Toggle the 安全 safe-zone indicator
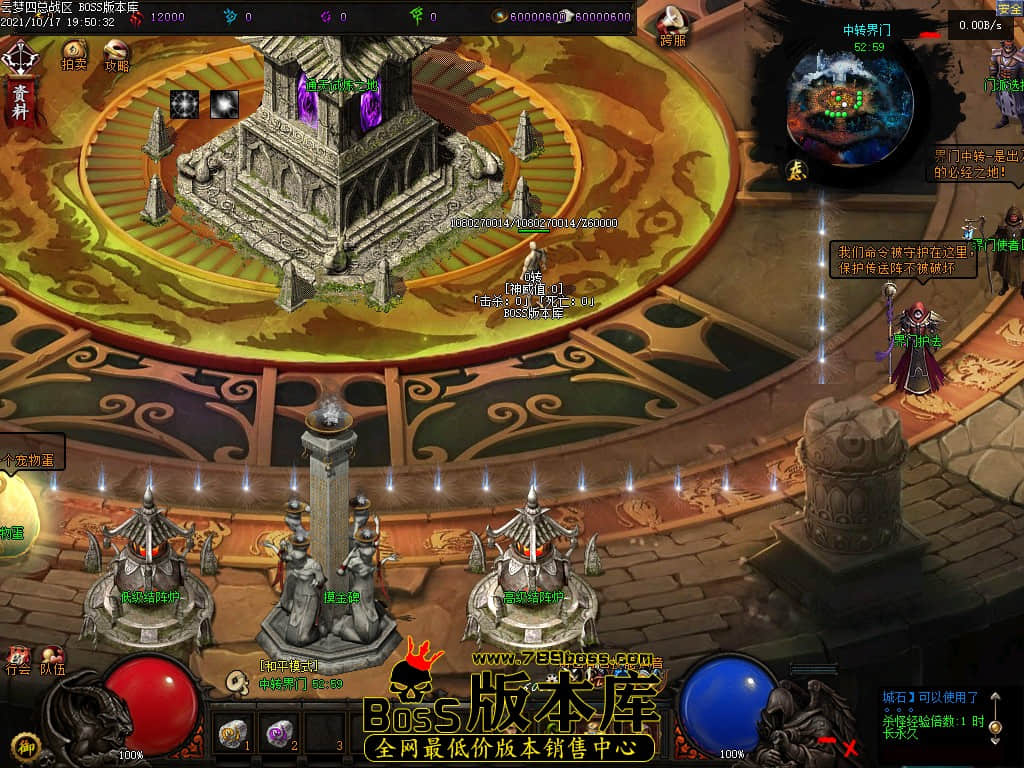This screenshot has width=1024, height=768. click(x=1009, y=8)
